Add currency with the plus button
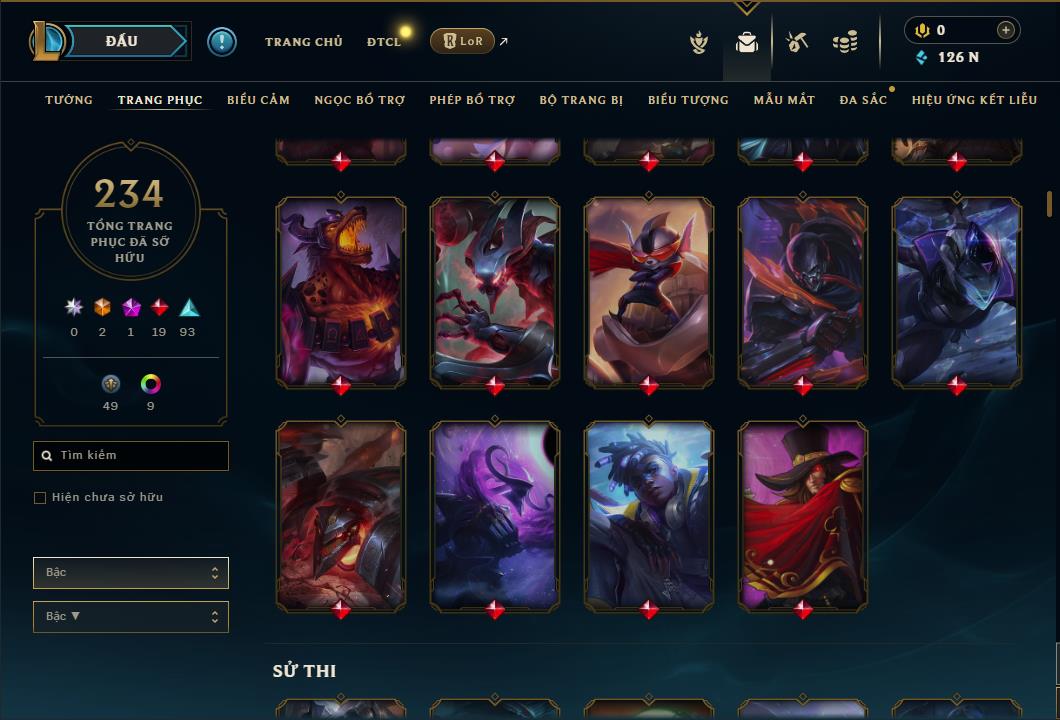The height and width of the screenshot is (720, 1060). (x=1006, y=30)
